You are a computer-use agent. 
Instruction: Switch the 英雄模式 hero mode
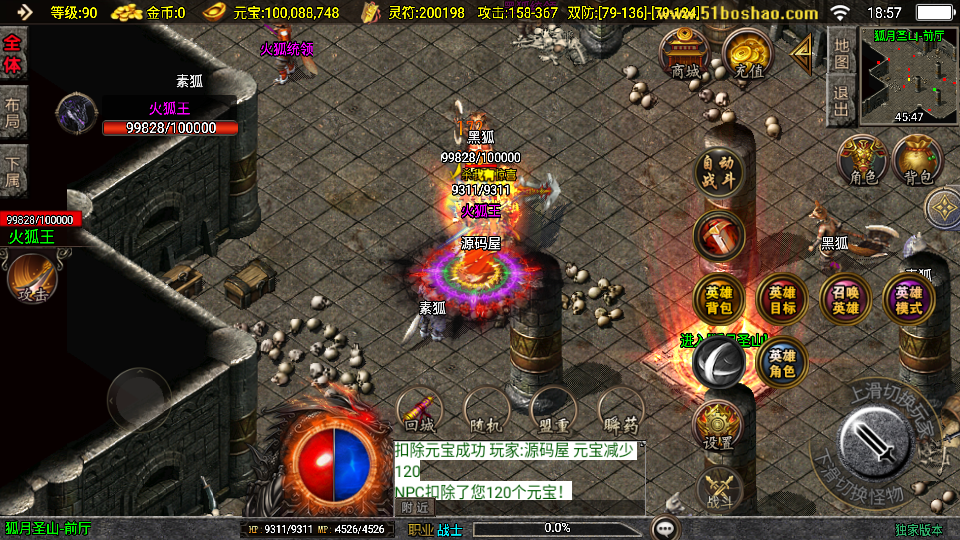908,300
